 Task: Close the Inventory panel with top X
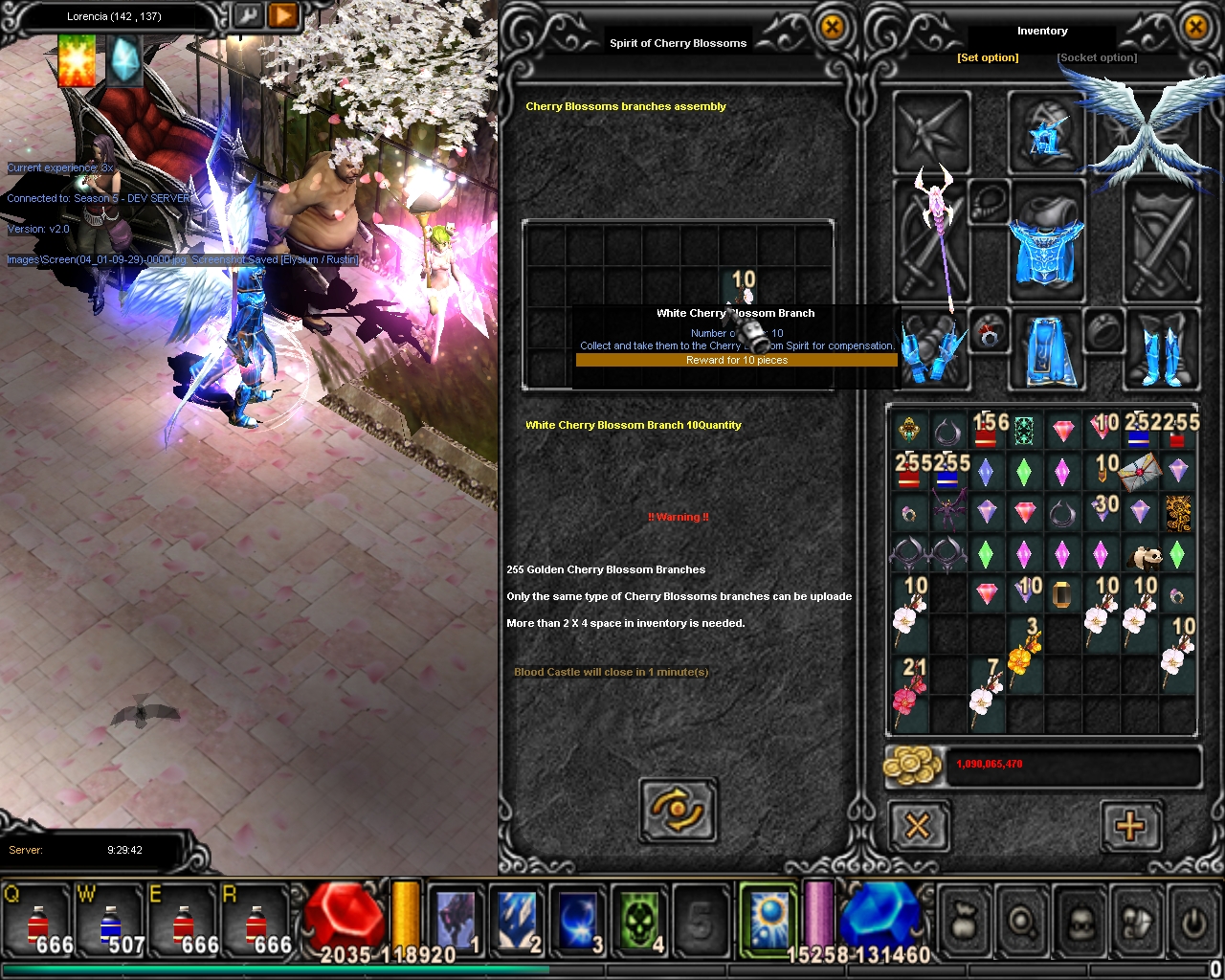click(x=1195, y=28)
